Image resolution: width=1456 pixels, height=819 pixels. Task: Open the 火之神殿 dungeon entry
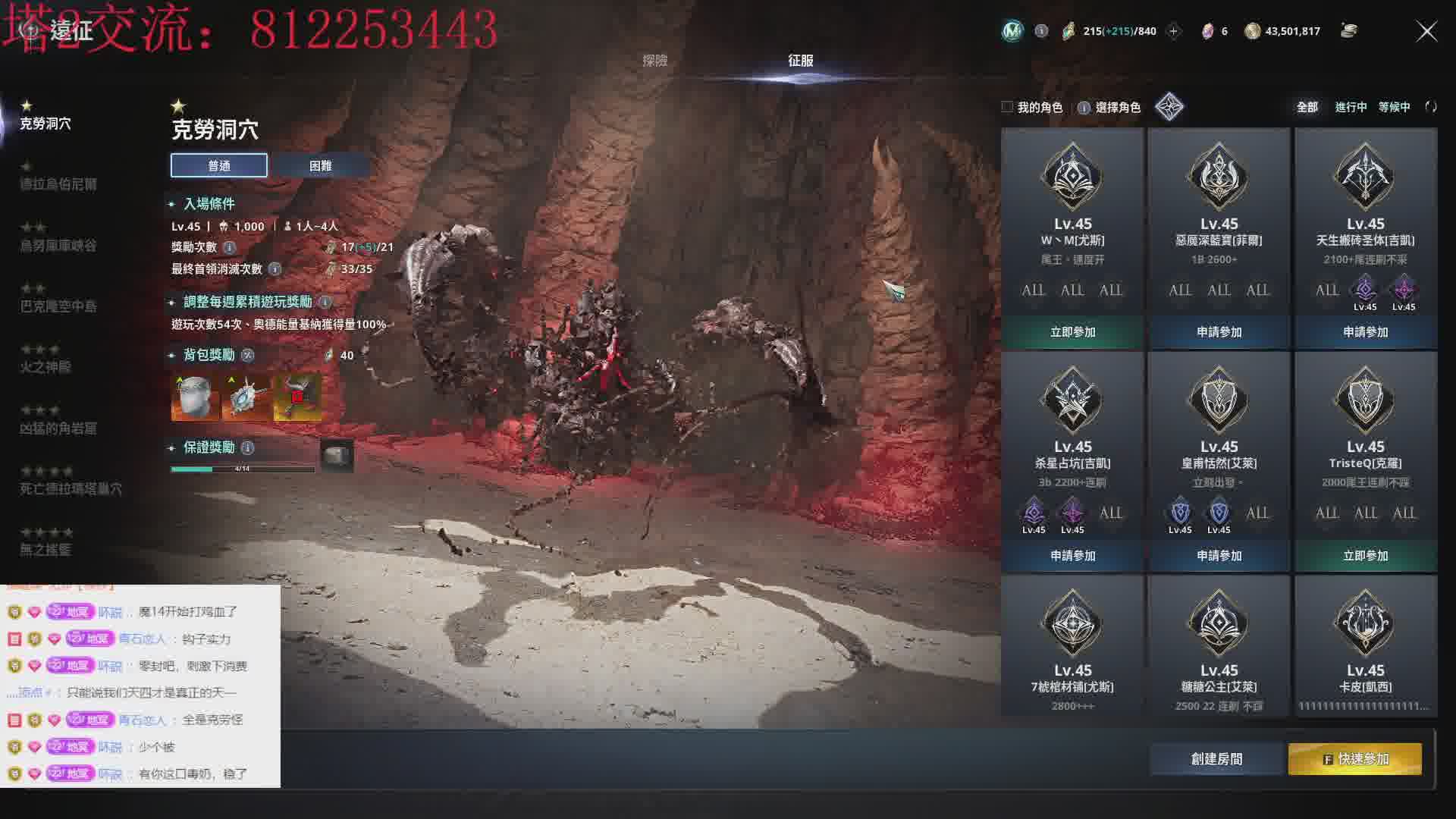pos(45,367)
